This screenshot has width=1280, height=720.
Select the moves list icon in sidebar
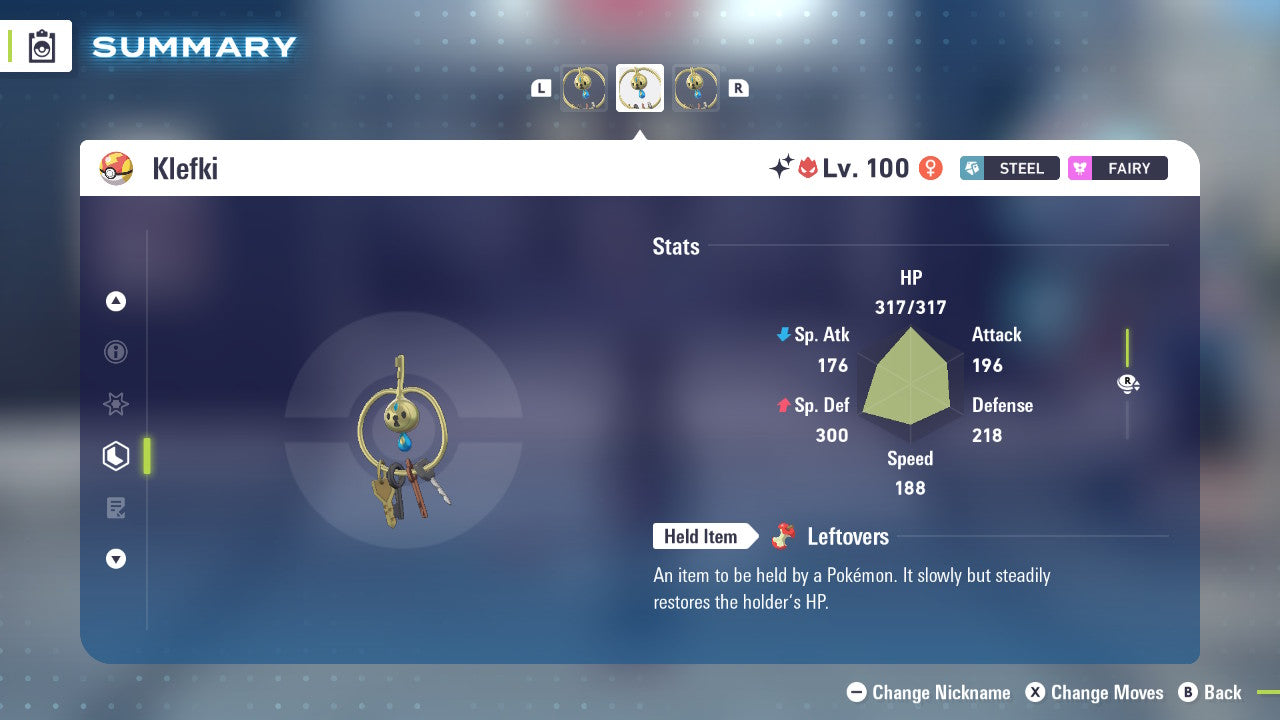pos(116,508)
